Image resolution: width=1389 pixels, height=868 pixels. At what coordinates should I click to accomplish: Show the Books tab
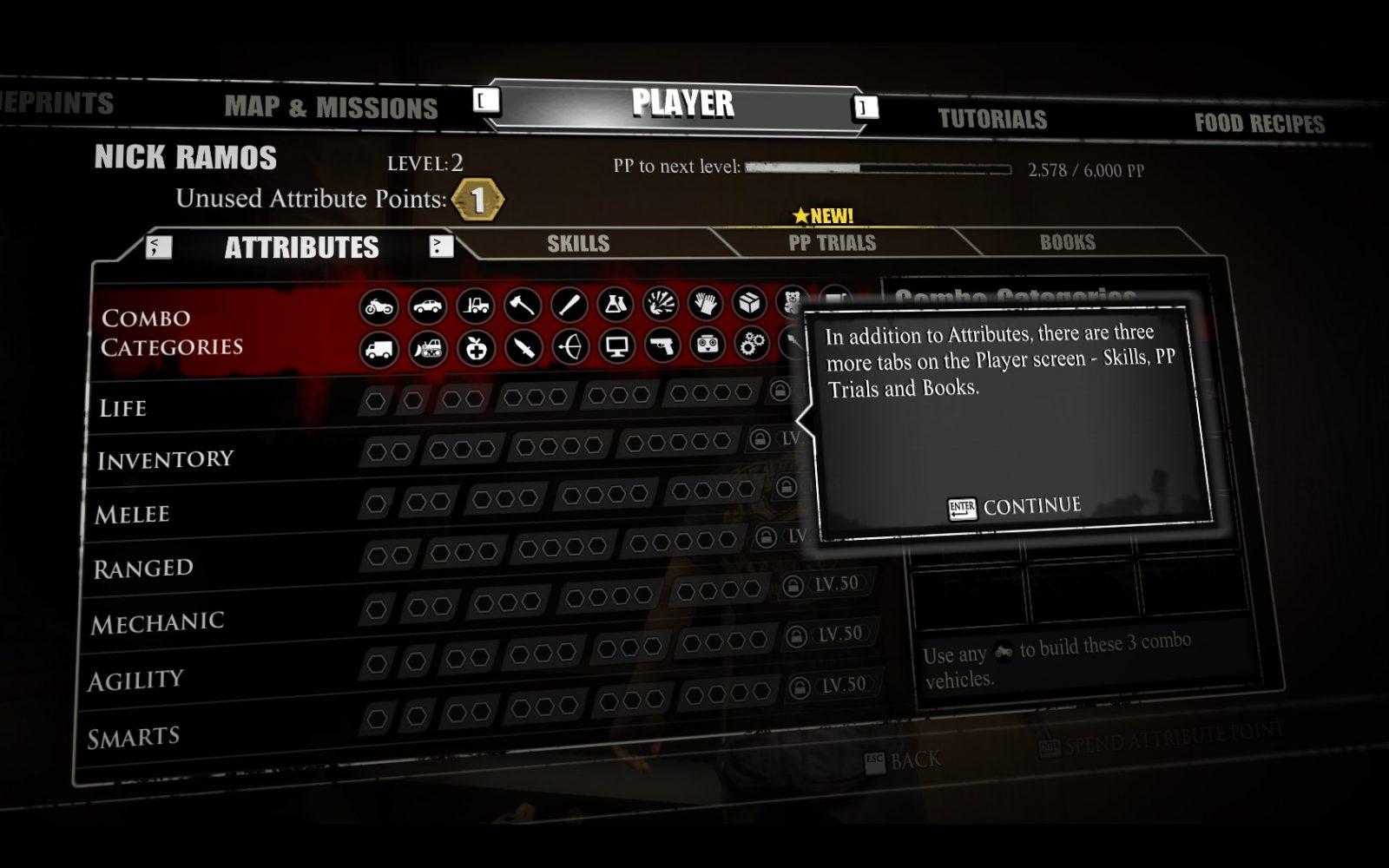[1067, 242]
